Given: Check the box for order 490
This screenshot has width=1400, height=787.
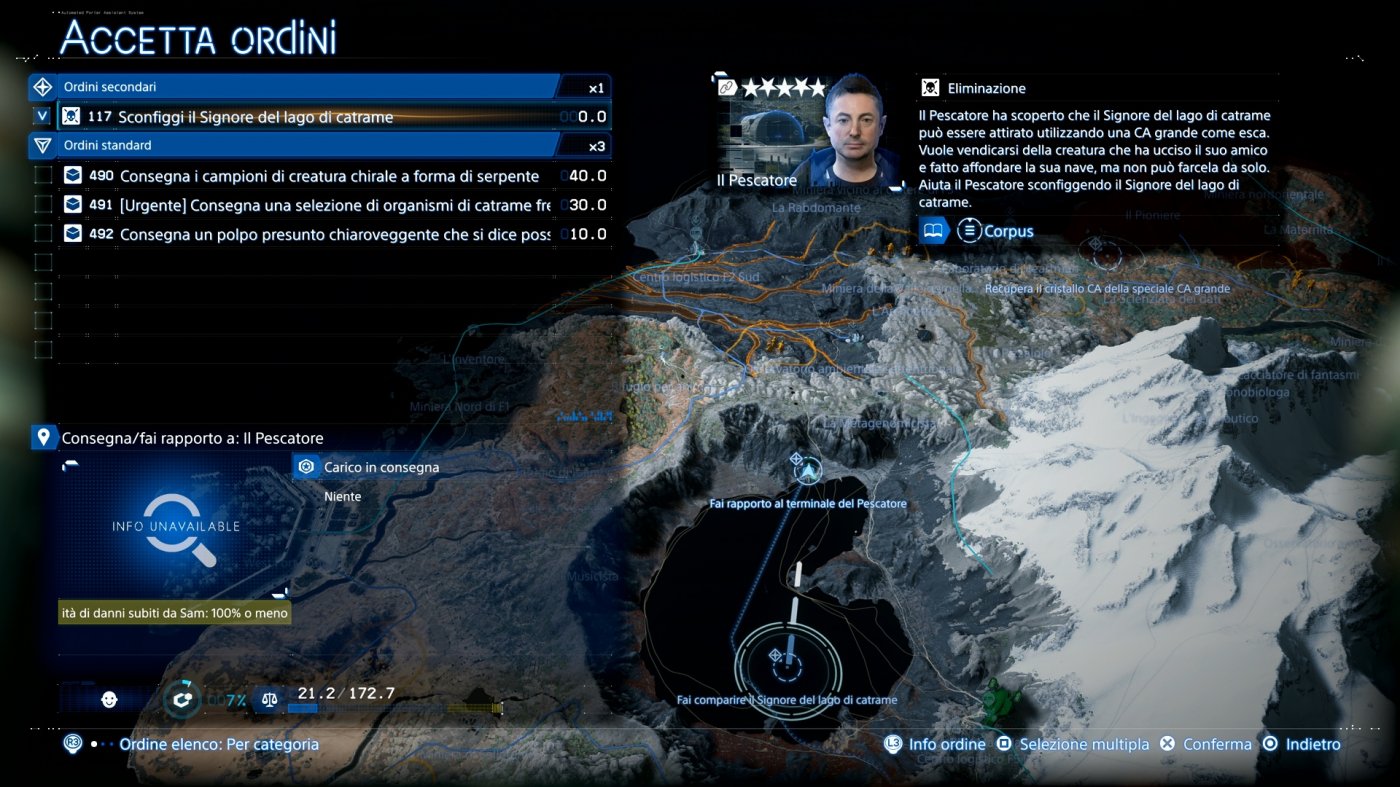Looking at the screenshot, I should [41, 174].
